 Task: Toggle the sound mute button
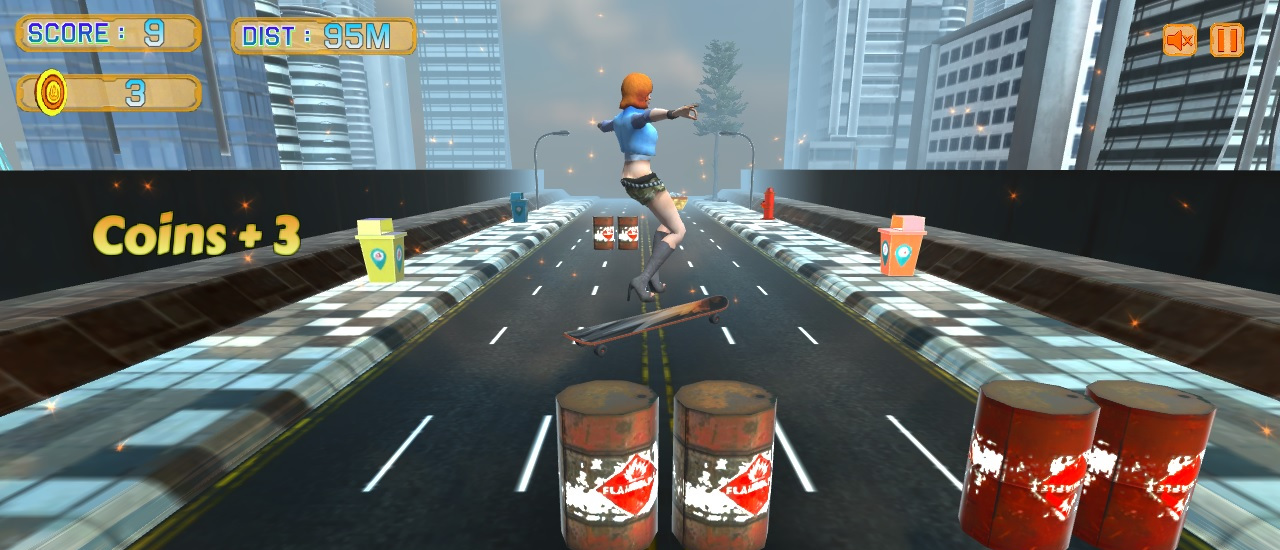1180,40
